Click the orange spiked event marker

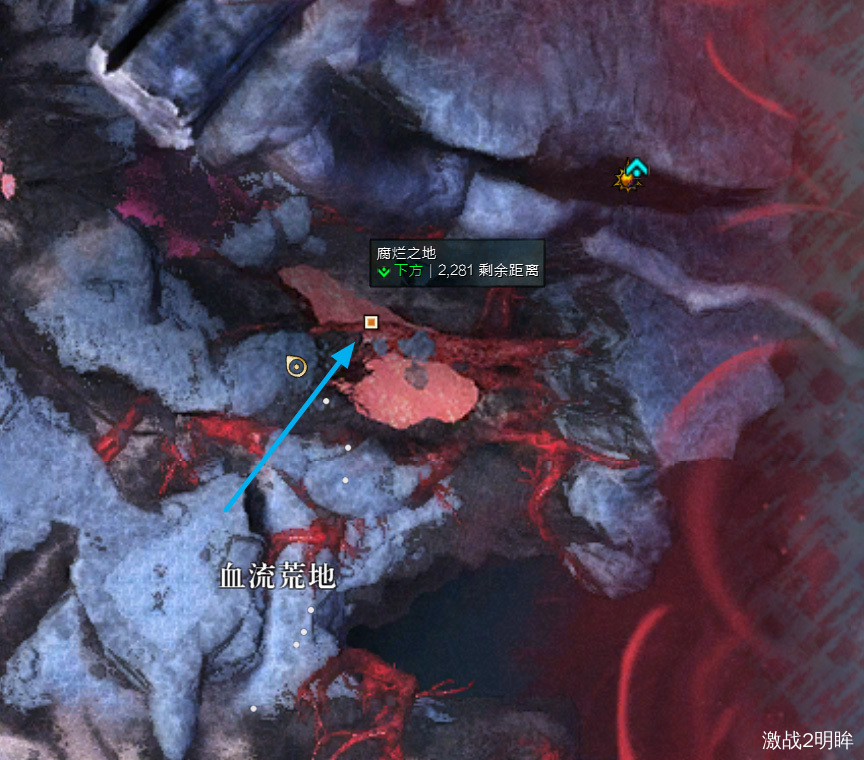pyautogui.click(x=628, y=180)
